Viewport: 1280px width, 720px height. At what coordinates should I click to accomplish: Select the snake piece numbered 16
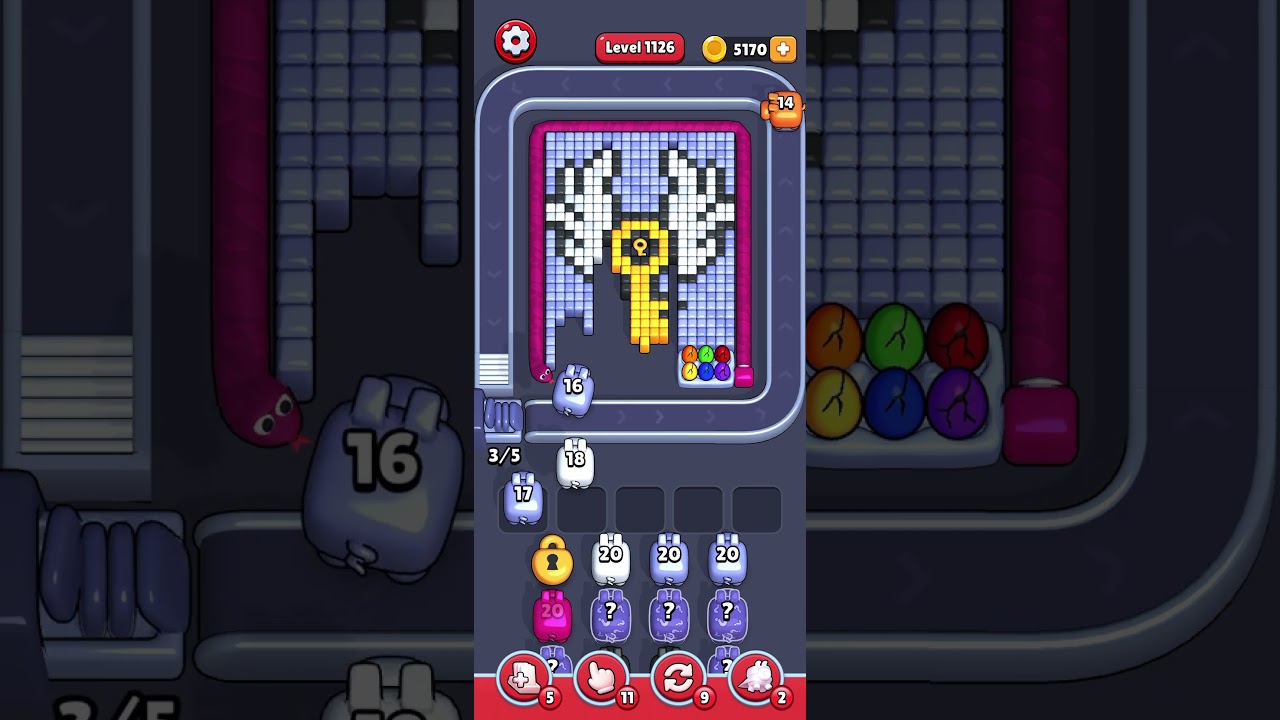coord(571,390)
